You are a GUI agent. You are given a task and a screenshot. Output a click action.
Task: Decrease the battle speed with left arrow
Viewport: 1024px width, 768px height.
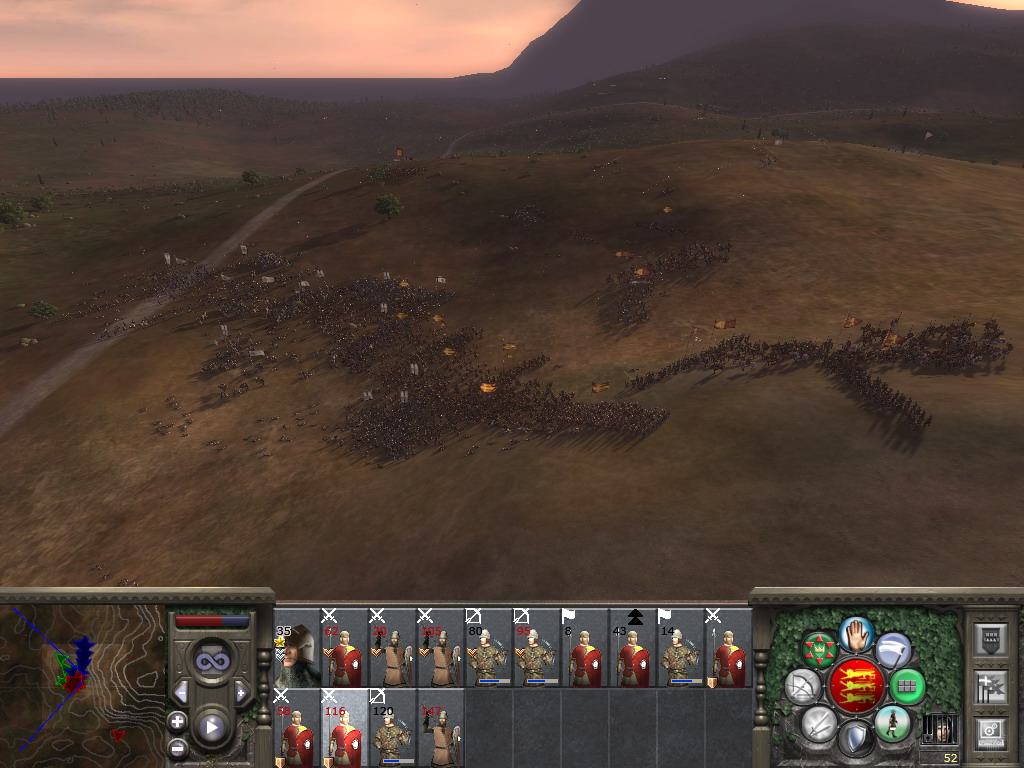[x=181, y=692]
